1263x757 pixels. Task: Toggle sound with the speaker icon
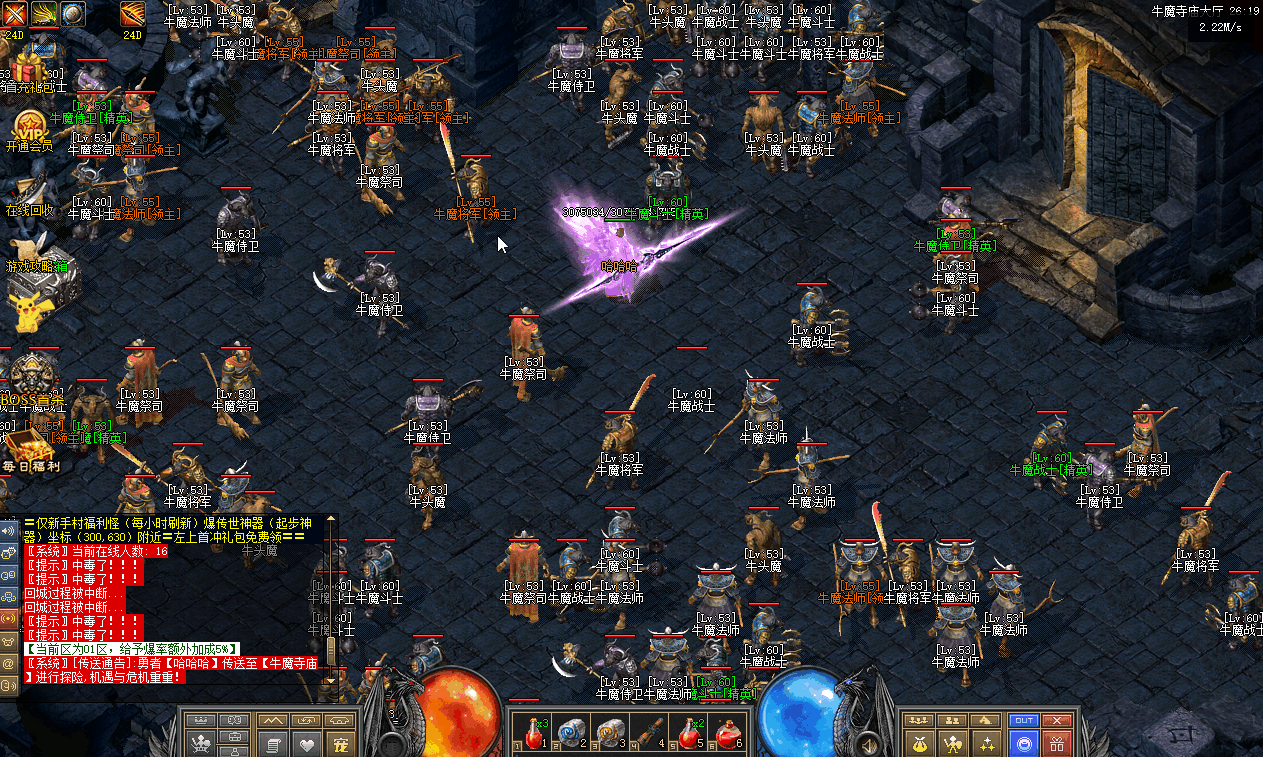coord(8,530)
